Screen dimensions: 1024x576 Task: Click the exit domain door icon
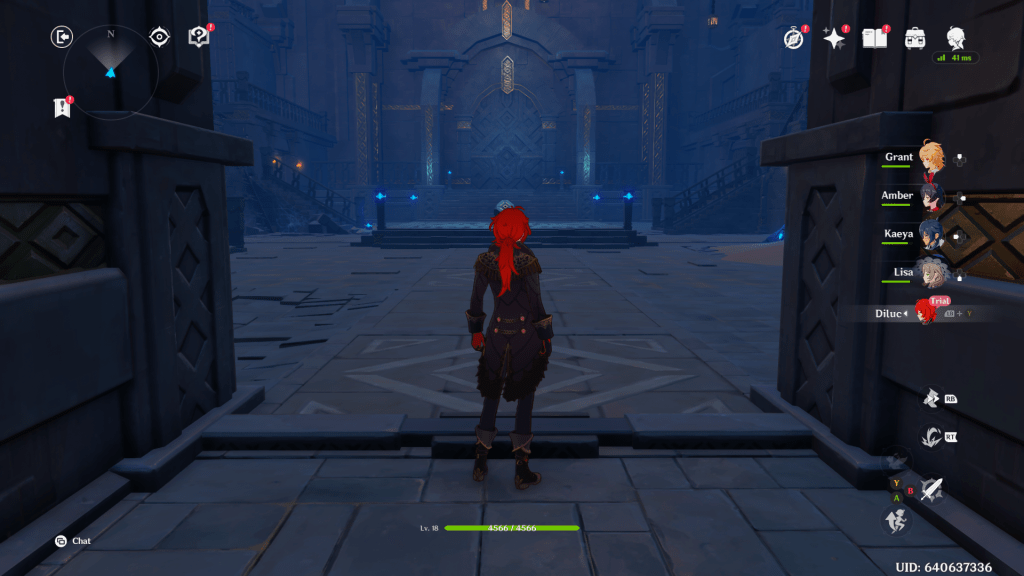pos(62,37)
